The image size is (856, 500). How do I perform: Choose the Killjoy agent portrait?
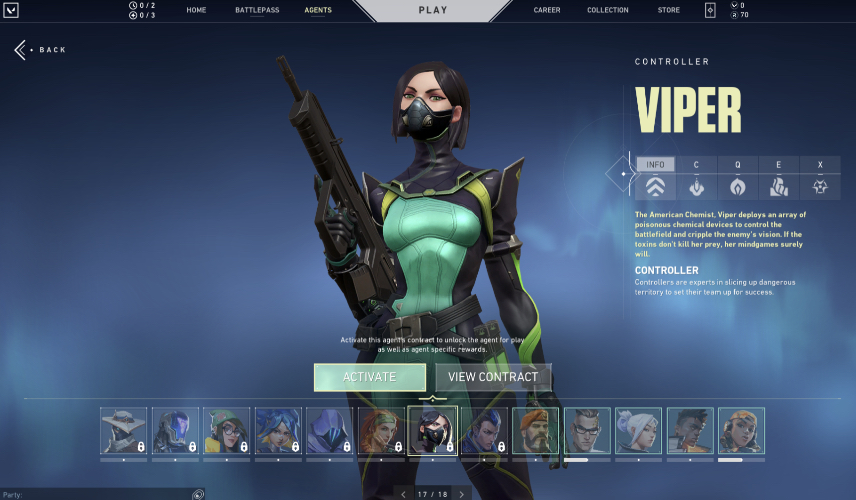coord(227,431)
